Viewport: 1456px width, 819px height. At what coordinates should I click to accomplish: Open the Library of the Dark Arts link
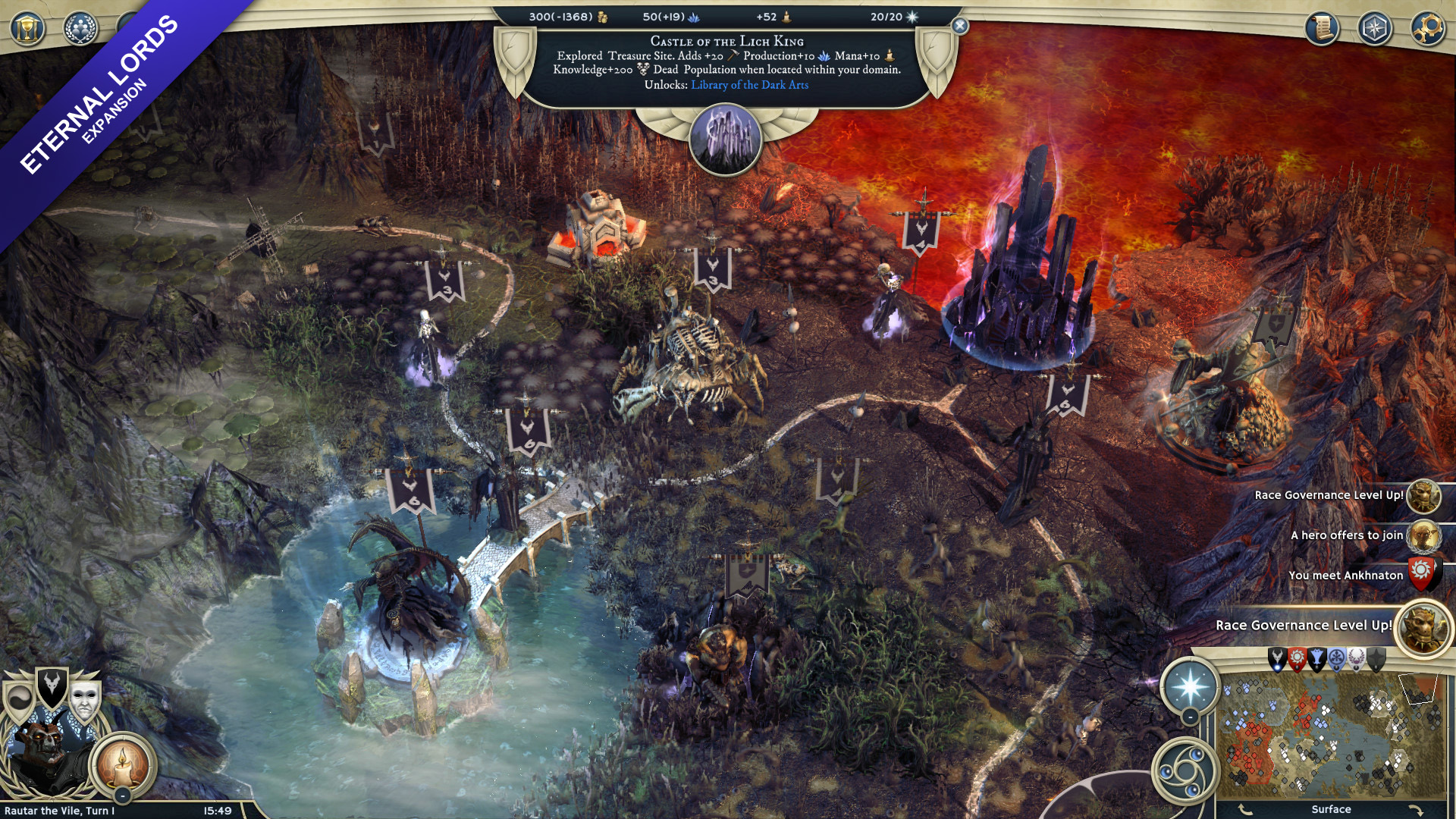pyautogui.click(x=748, y=86)
